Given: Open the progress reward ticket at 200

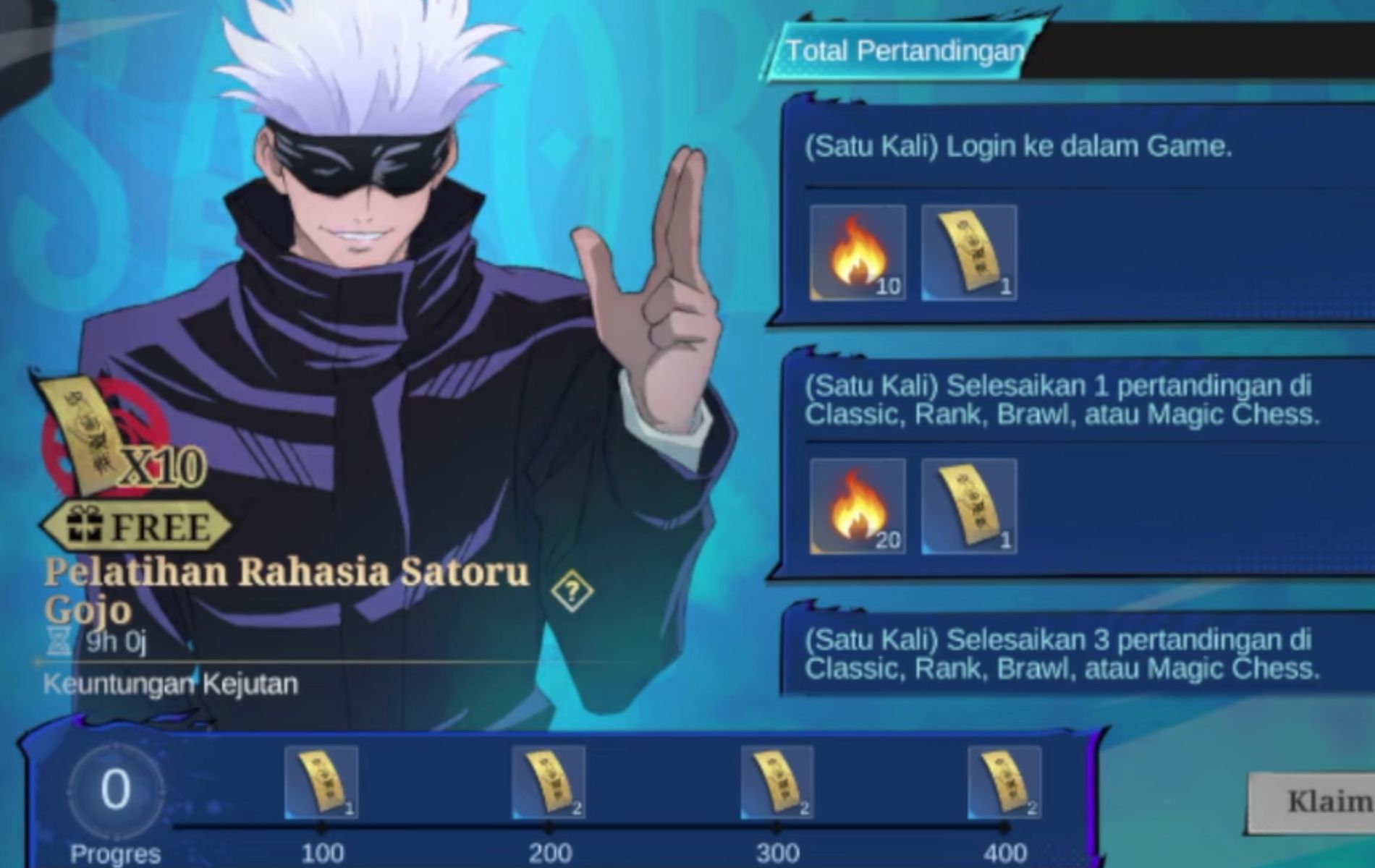Looking at the screenshot, I should click(x=549, y=783).
